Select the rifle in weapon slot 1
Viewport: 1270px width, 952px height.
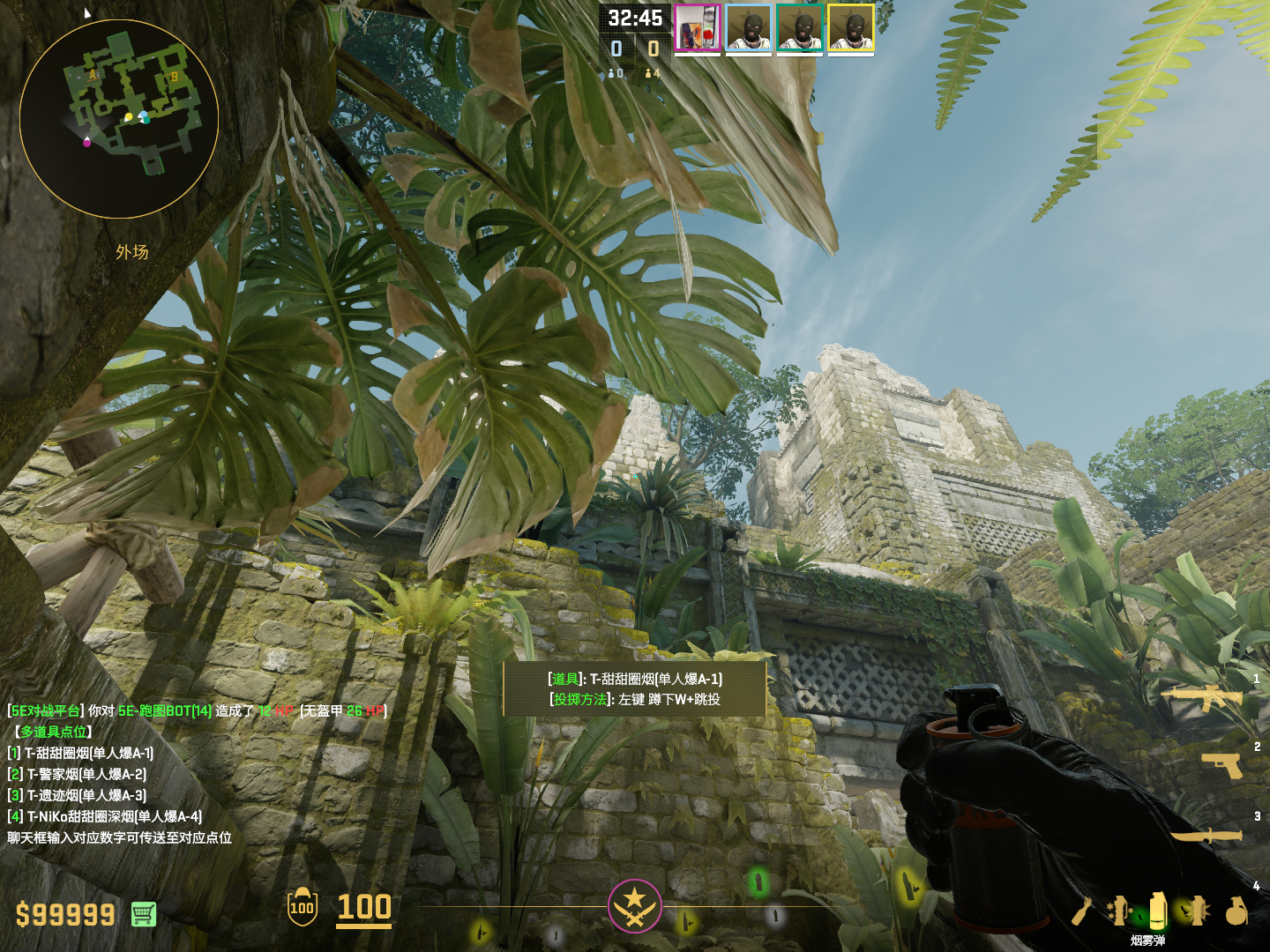(1205, 698)
